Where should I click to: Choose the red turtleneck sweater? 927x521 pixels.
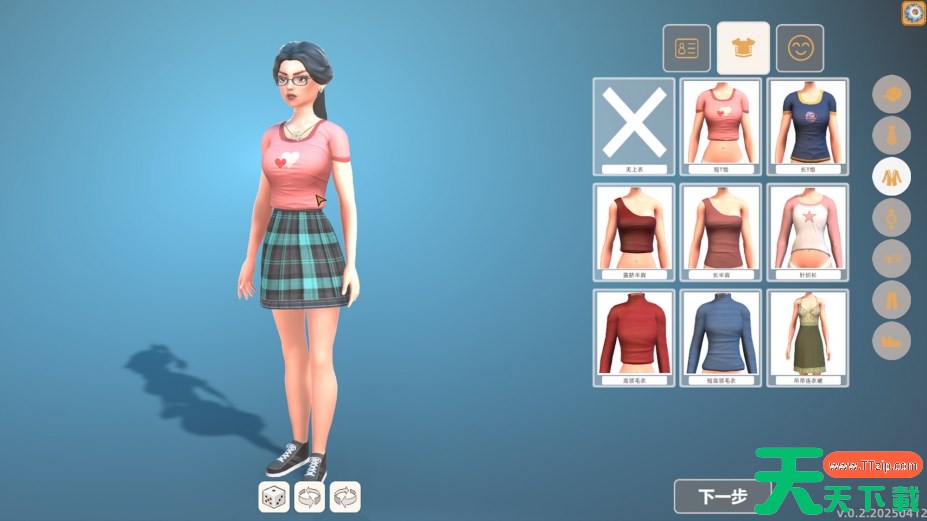pos(634,337)
